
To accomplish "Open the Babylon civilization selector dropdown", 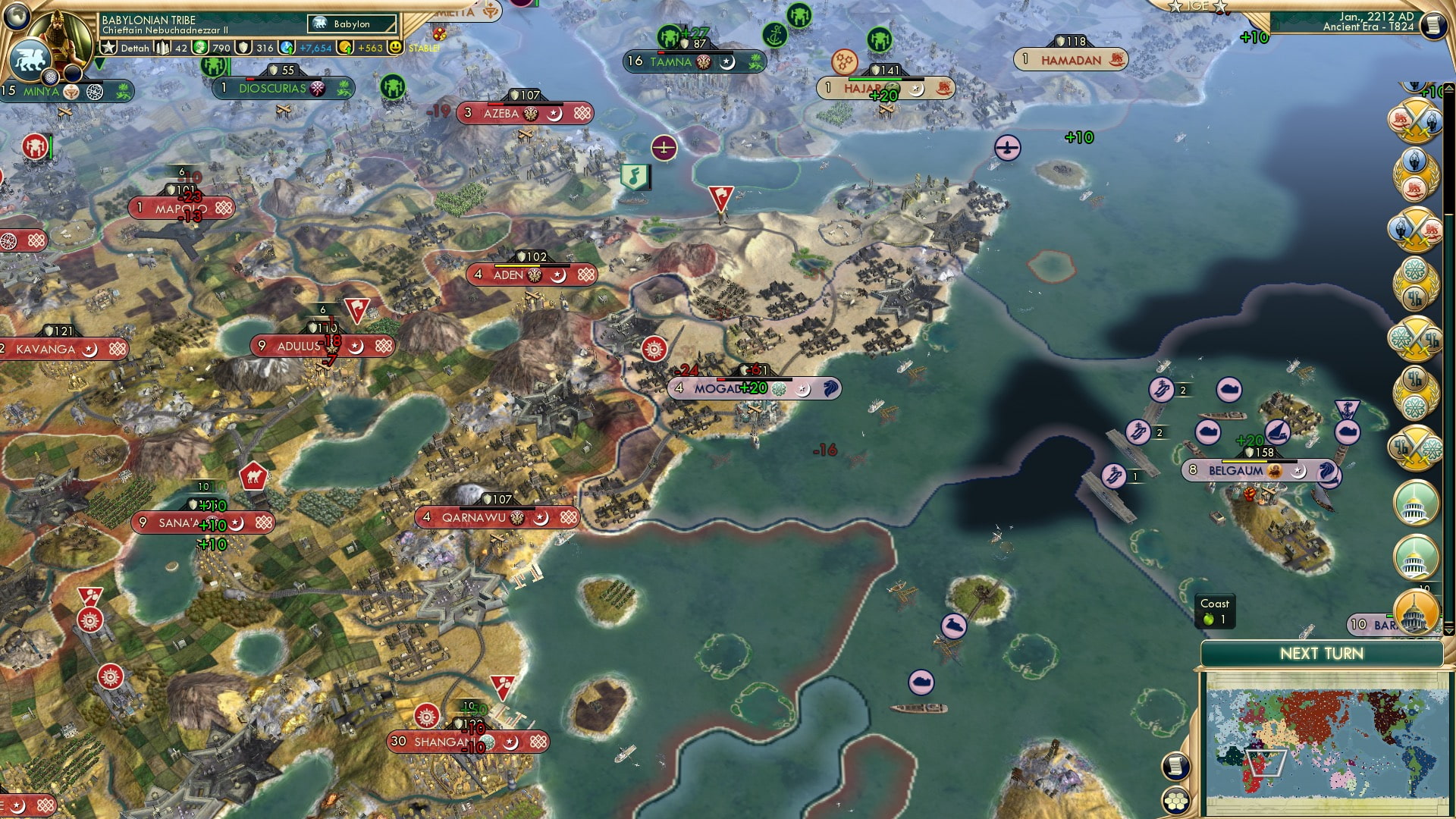I will coord(353,24).
